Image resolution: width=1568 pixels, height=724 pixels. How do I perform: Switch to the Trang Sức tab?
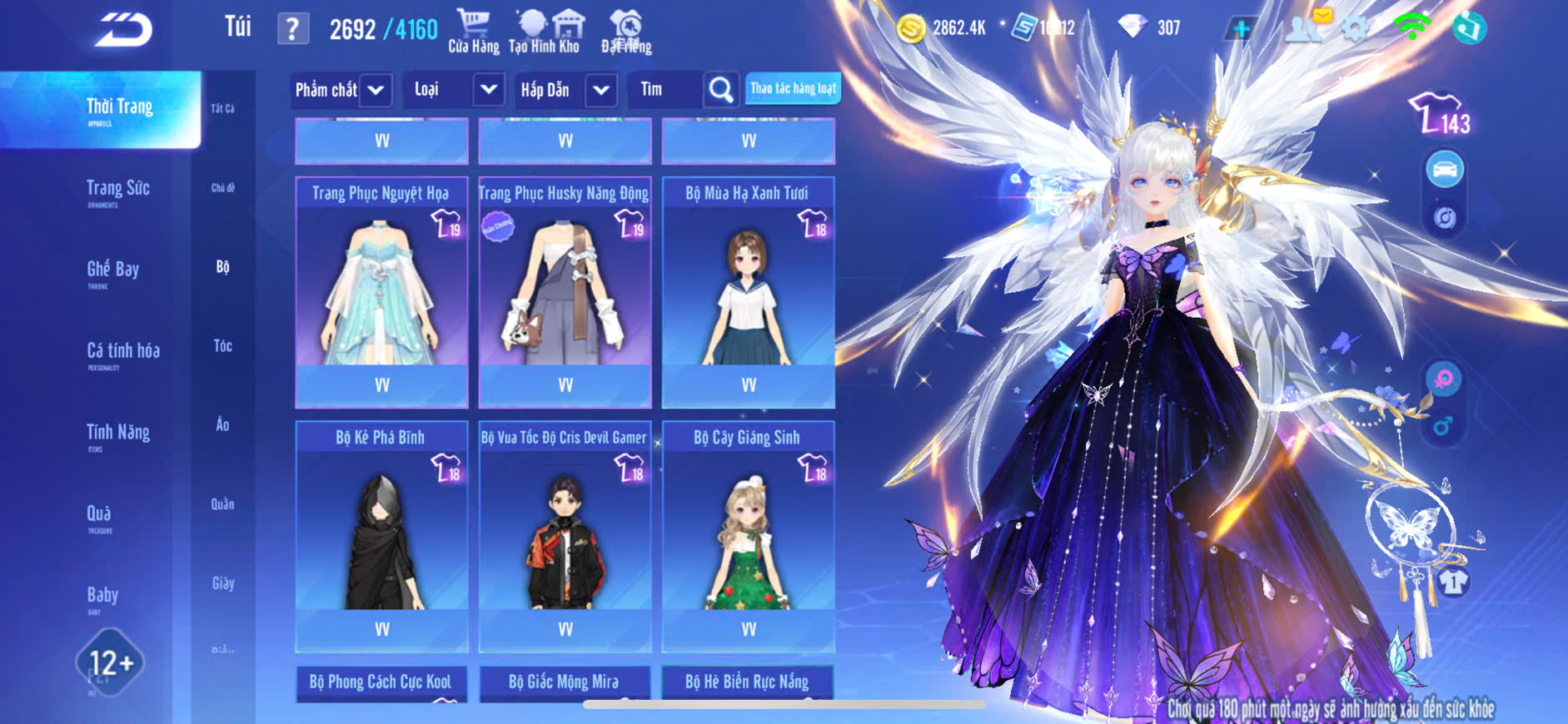point(118,190)
